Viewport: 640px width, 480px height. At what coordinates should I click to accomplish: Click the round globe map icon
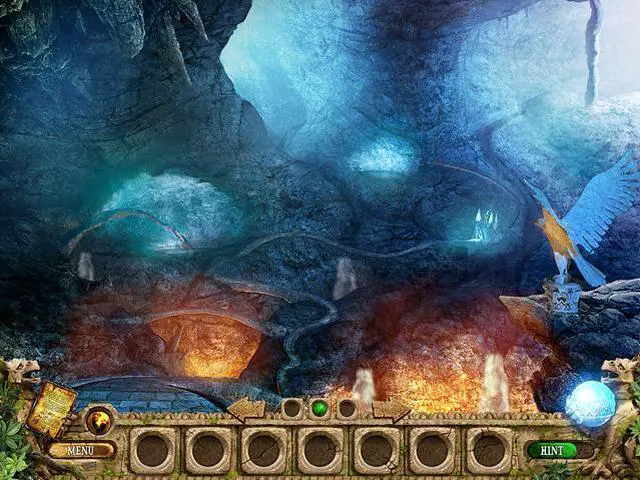pyautogui.click(x=100, y=420)
